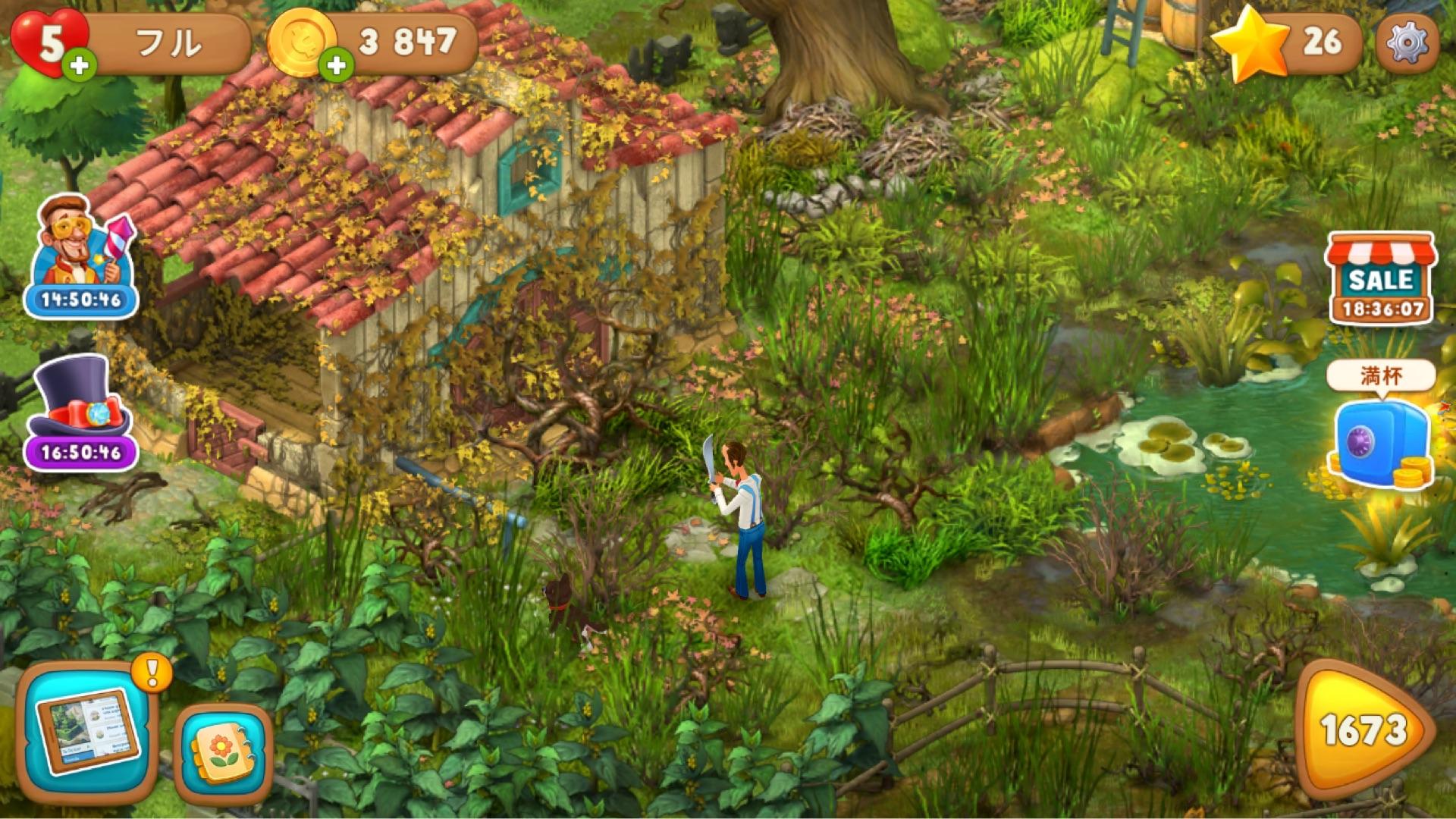The width and height of the screenshot is (1456, 819).
Task: Open the gear settings menu
Action: (1407, 42)
